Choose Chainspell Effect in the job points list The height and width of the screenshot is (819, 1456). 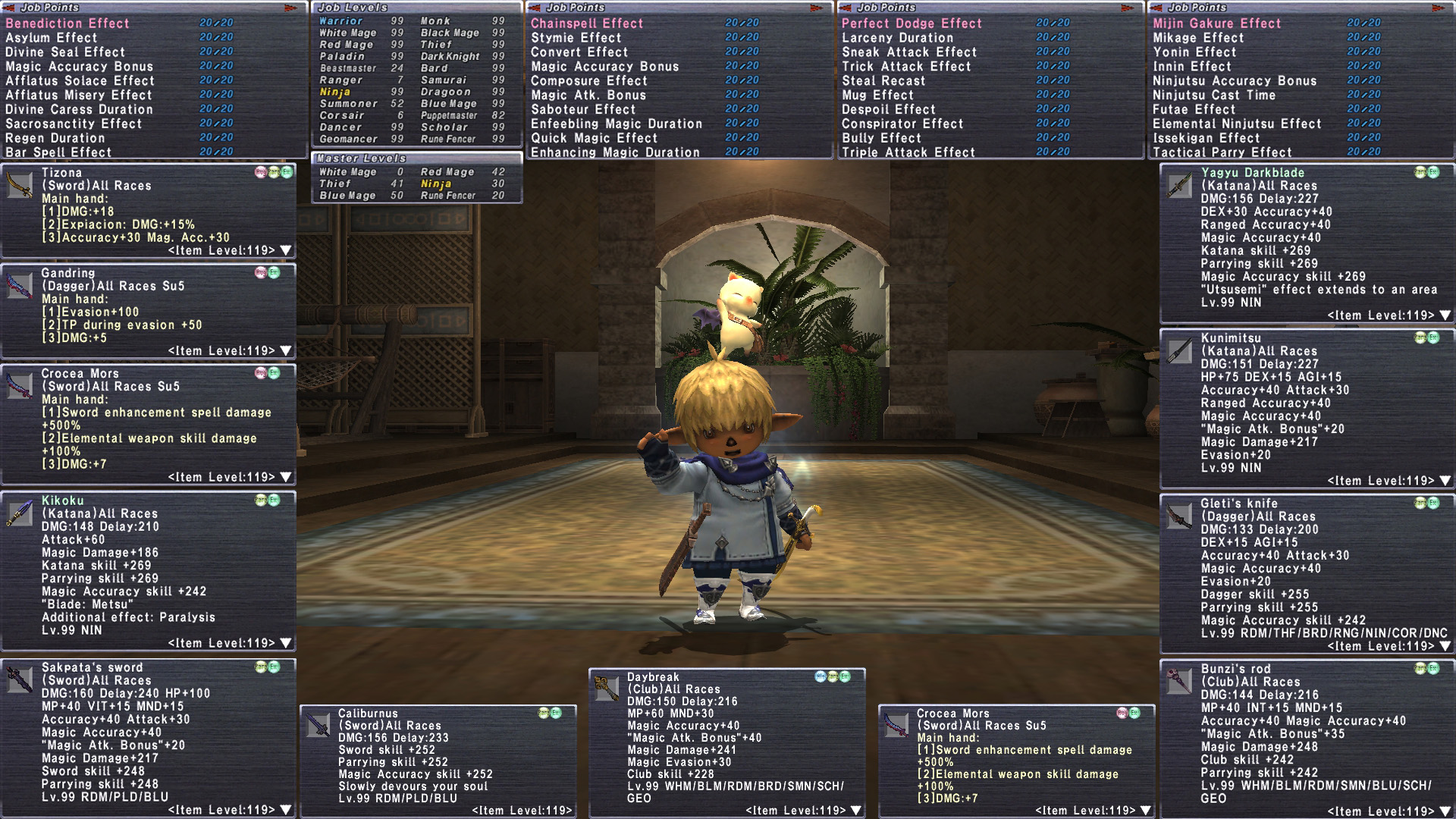(587, 24)
